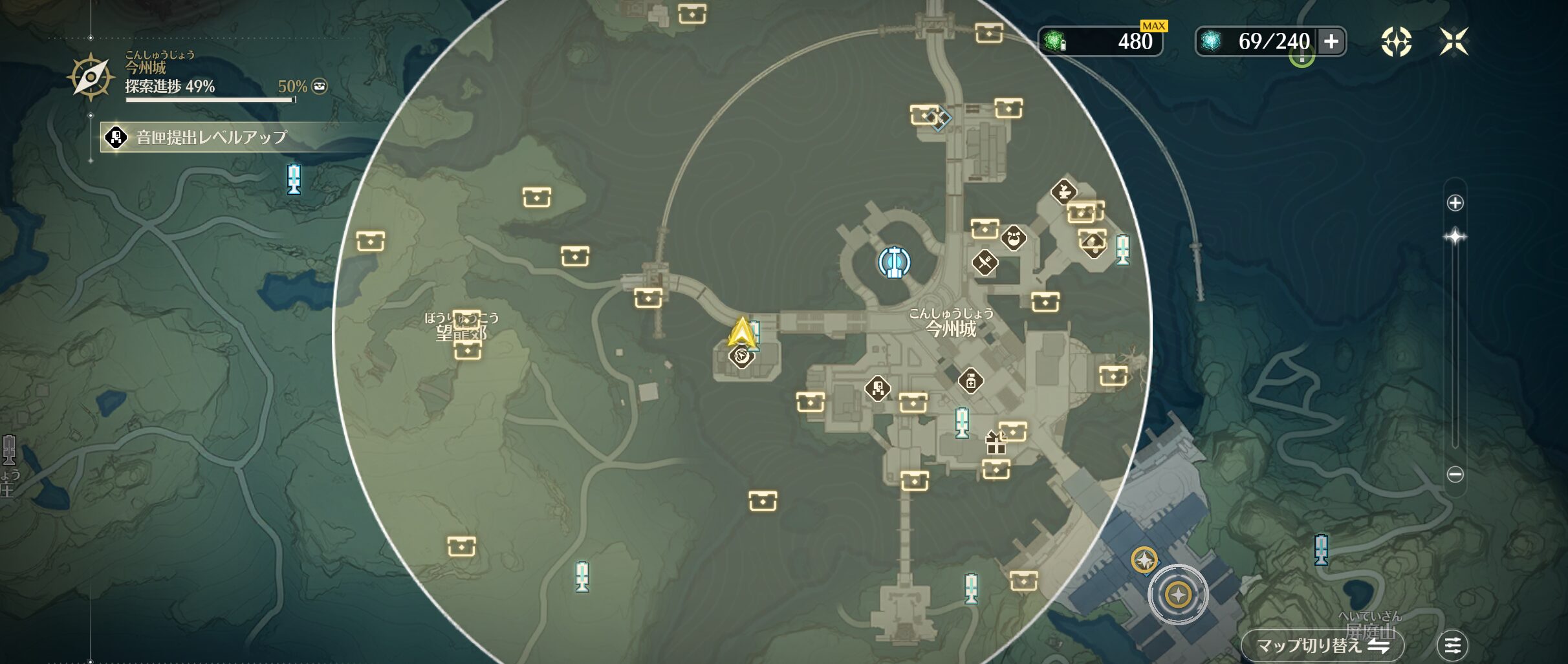Screen dimensions: 1568x664
Task: Click the mortar and pestle shop marker
Action: (1063, 191)
